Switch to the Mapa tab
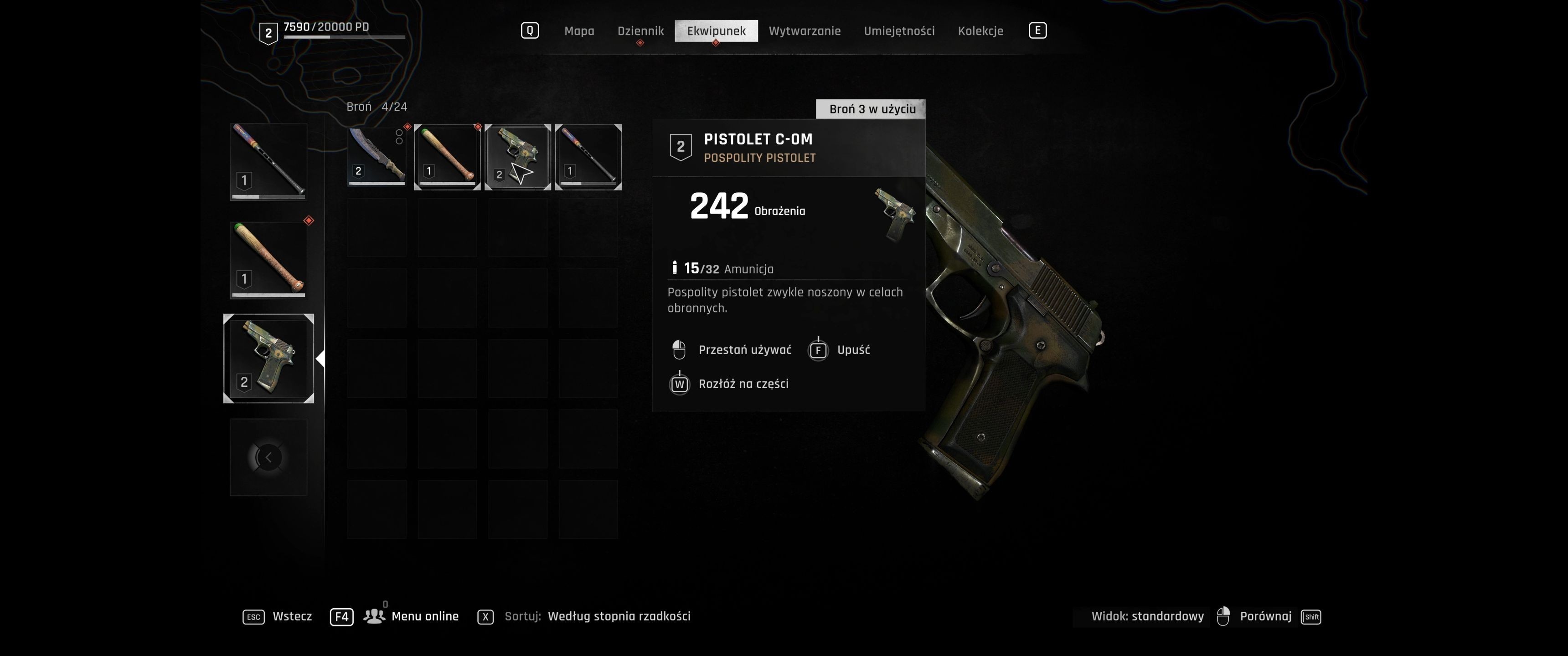This screenshot has width=1568, height=656. tap(579, 31)
